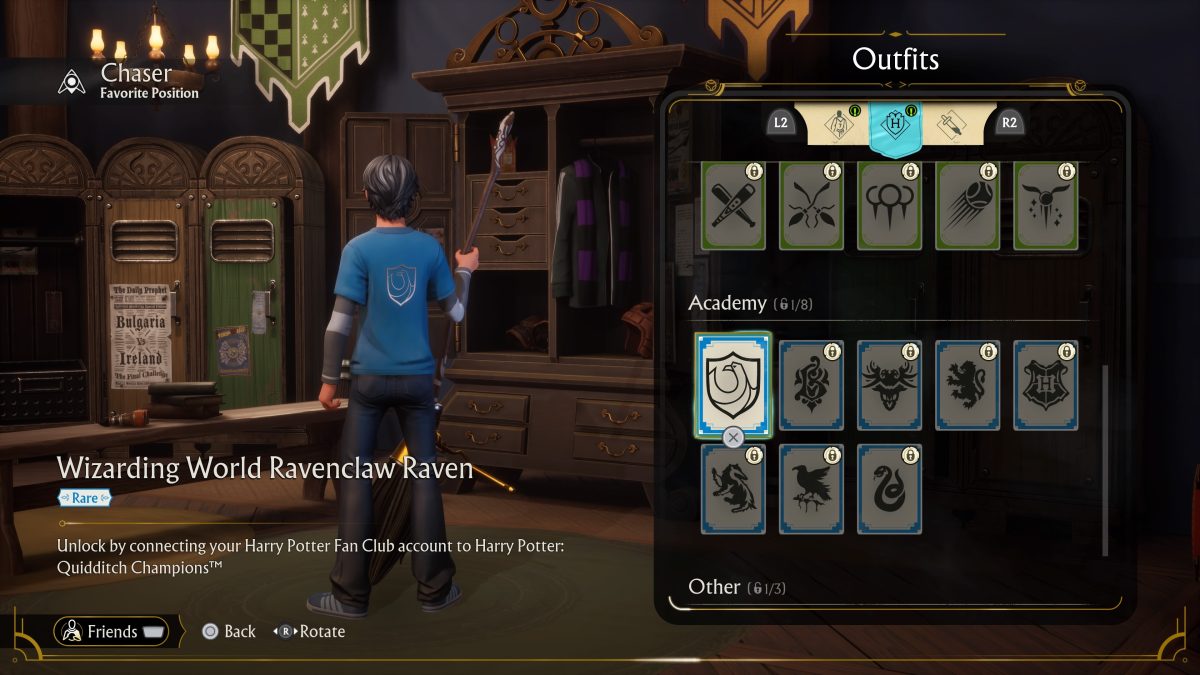1200x675 pixels.
Task: Open the Friends panel
Action: [111, 632]
